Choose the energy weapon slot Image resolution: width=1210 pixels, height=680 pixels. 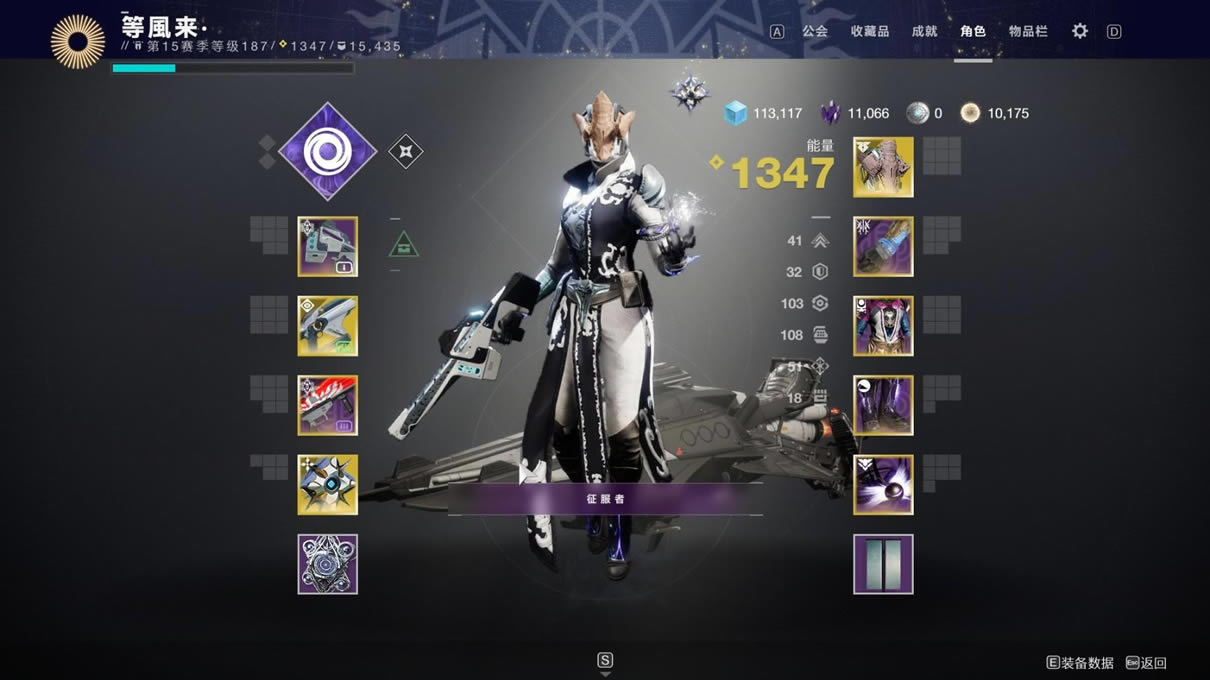[x=328, y=326]
